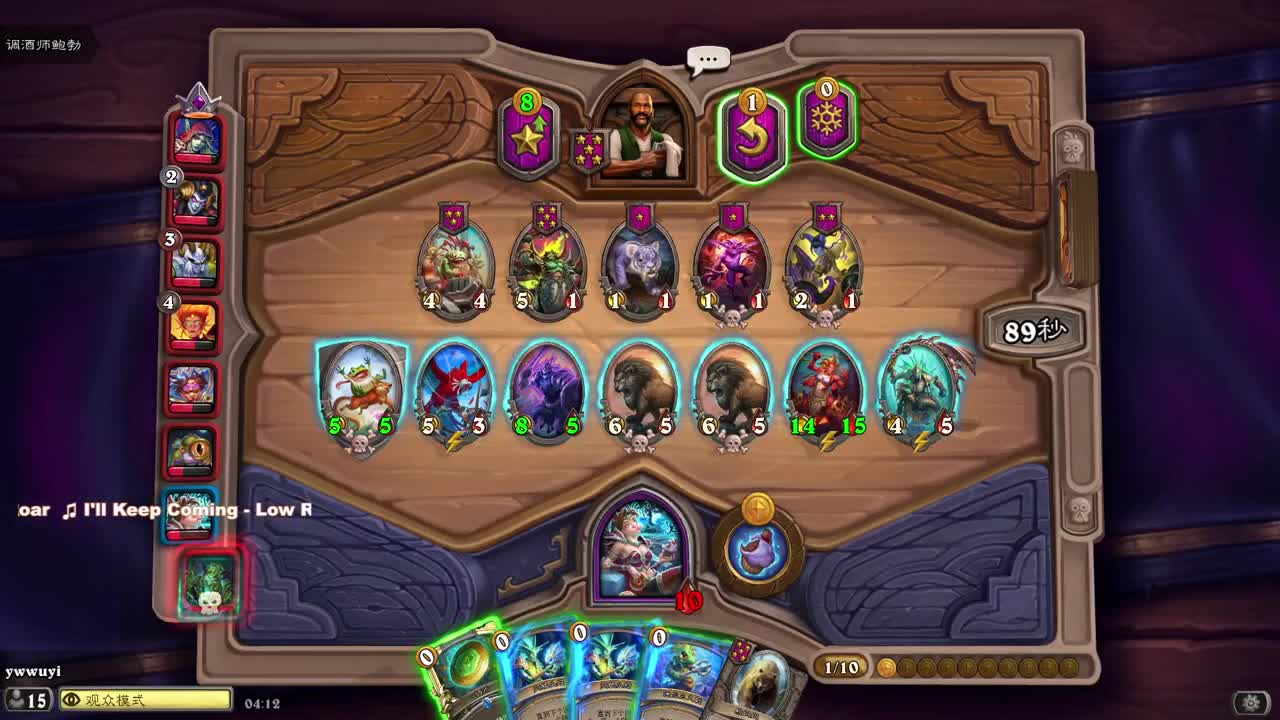Select the 14/15 red demon minion

point(829,392)
